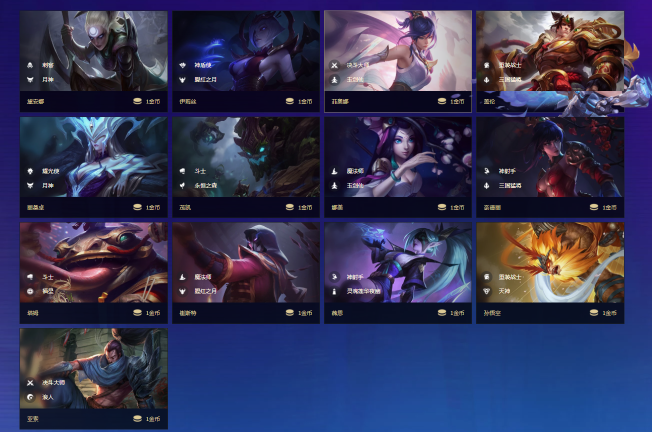Click the 盖伦 (Garen) champion card
This screenshot has height=432, width=652.
coord(550,61)
